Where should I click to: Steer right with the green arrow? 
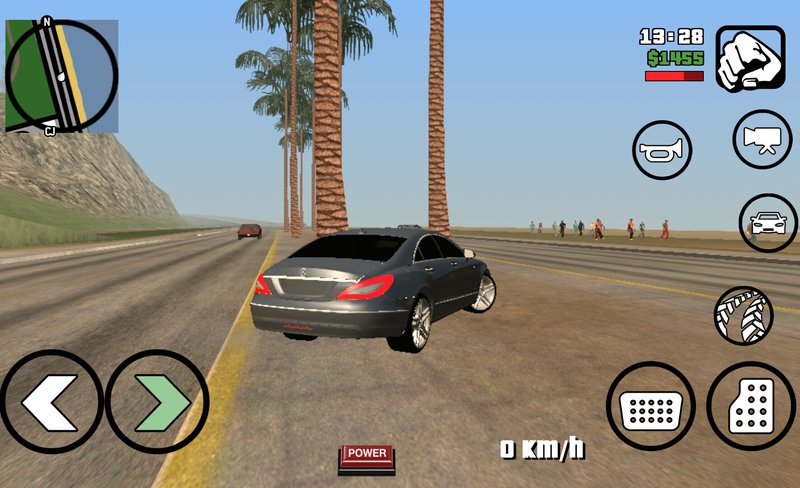[157, 402]
